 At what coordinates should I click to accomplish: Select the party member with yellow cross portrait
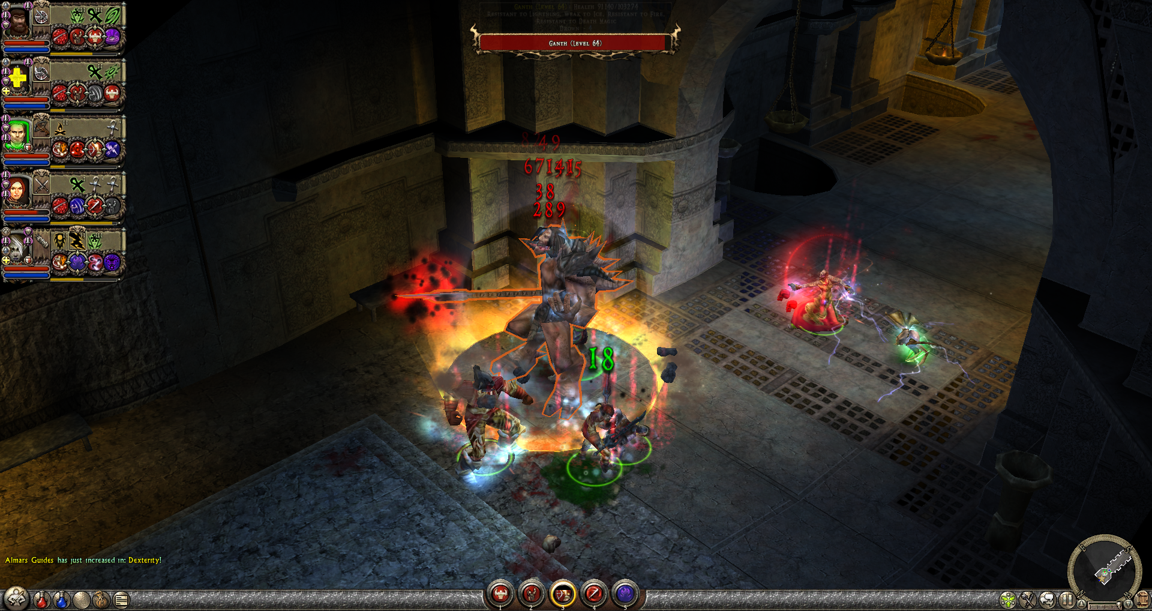19,78
